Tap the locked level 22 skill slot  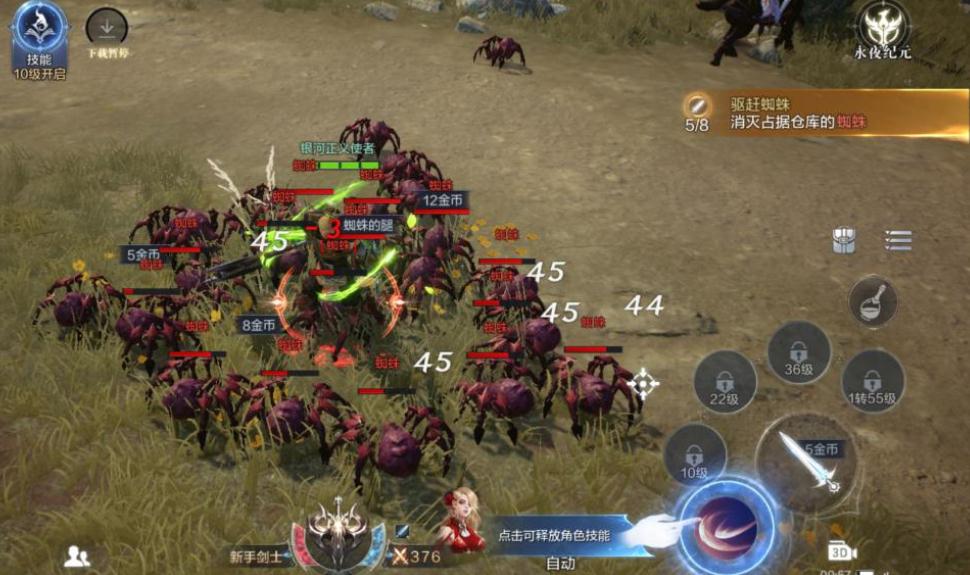coord(724,382)
